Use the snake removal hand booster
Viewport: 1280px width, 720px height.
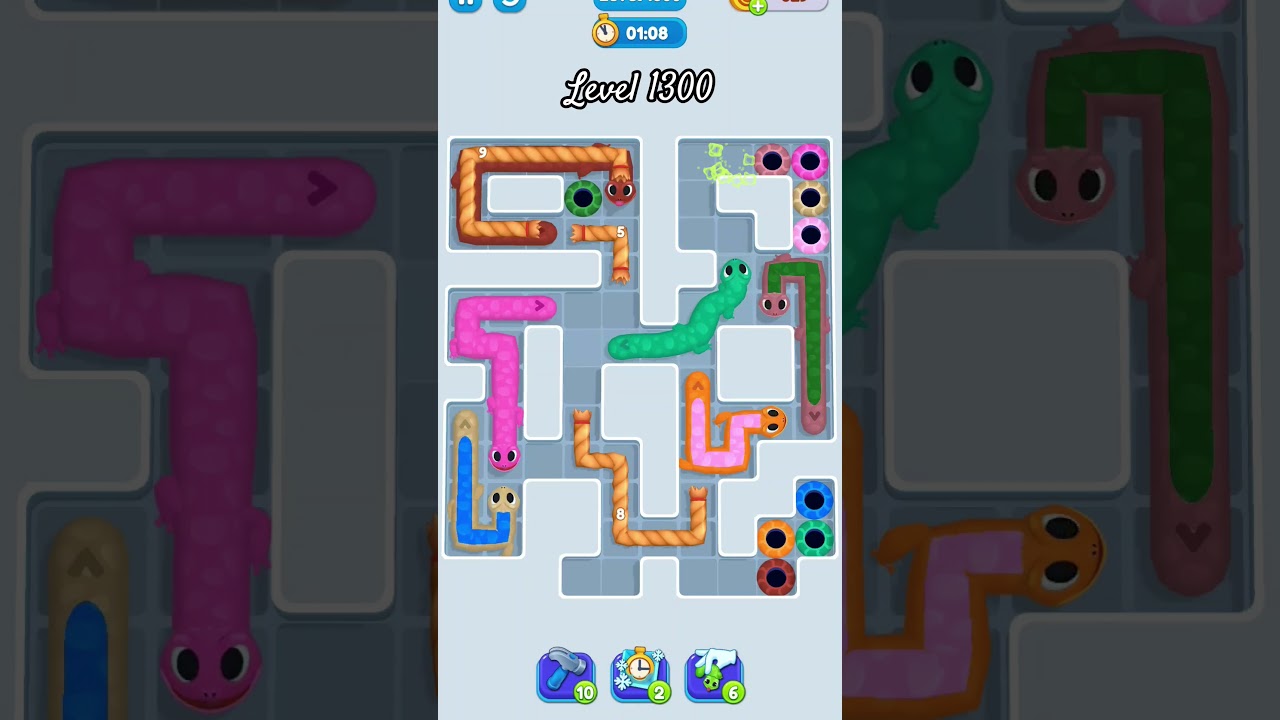coord(714,674)
